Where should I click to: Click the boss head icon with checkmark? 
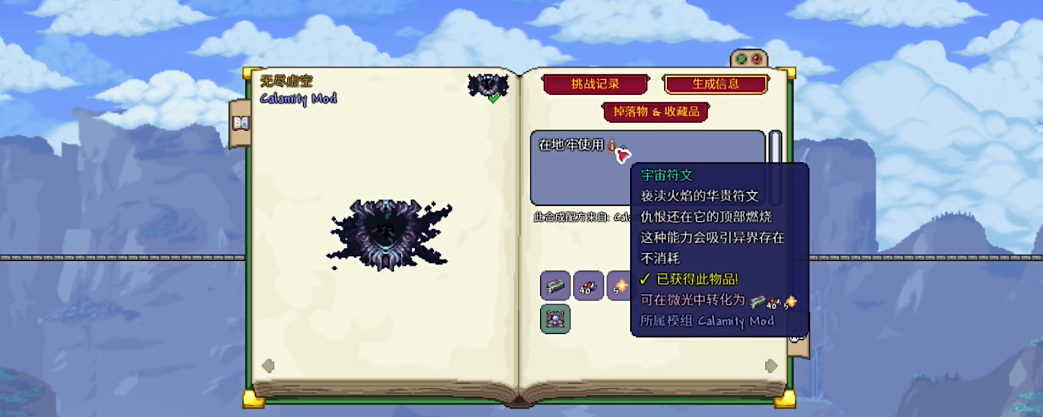[x=488, y=86]
